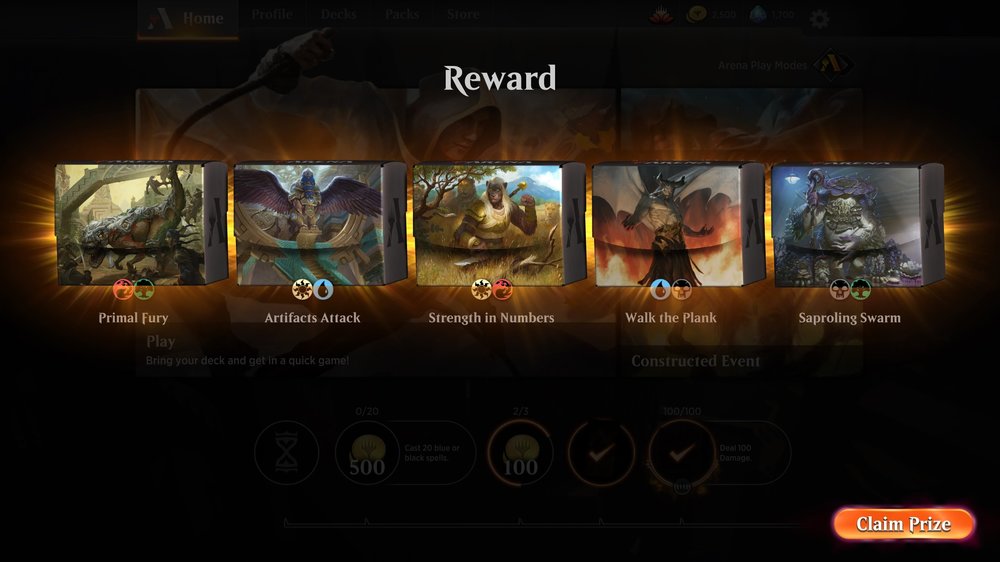Screen dimensions: 1000x562
Task: Pick the Strength in Numbers deck
Action: pyautogui.click(x=498, y=225)
